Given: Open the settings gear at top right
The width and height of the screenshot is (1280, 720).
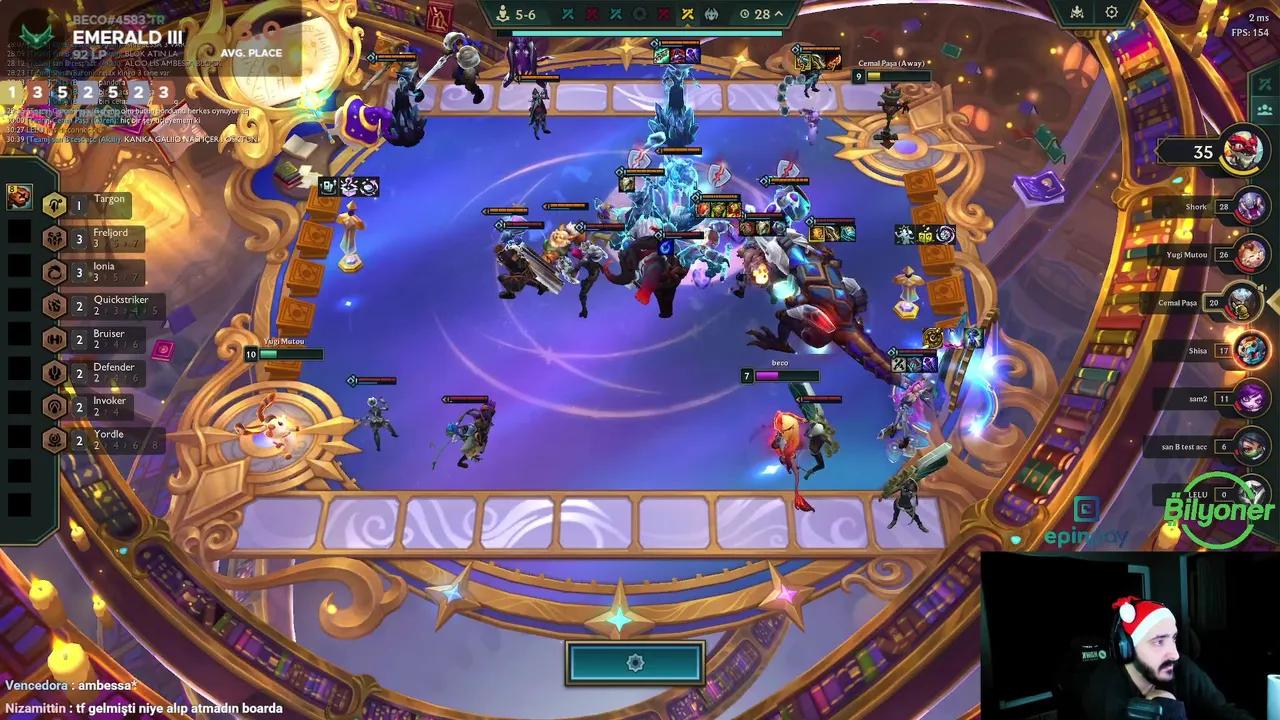Looking at the screenshot, I should point(1111,13).
